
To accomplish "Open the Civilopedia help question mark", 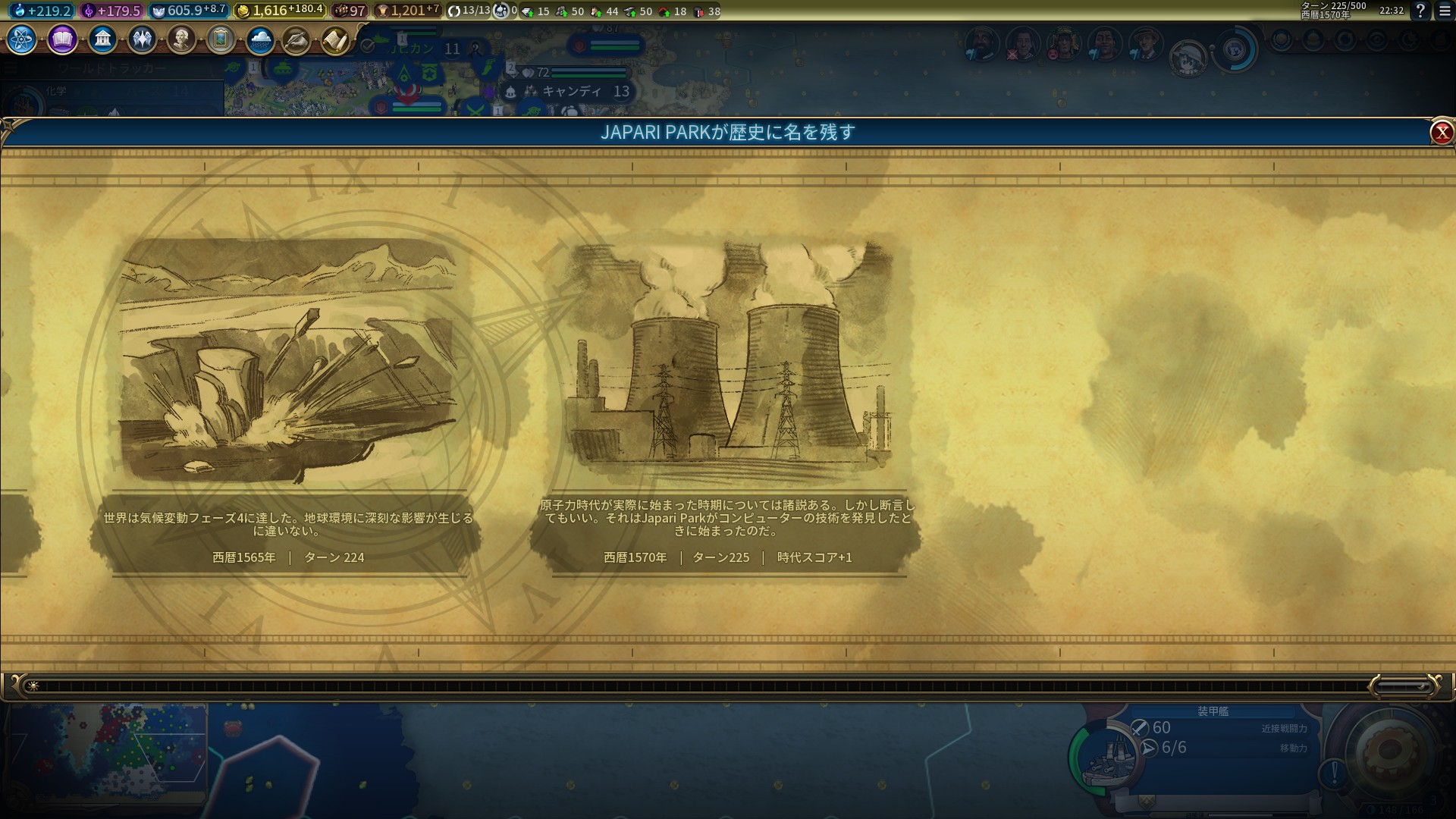I will tap(1420, 11).
